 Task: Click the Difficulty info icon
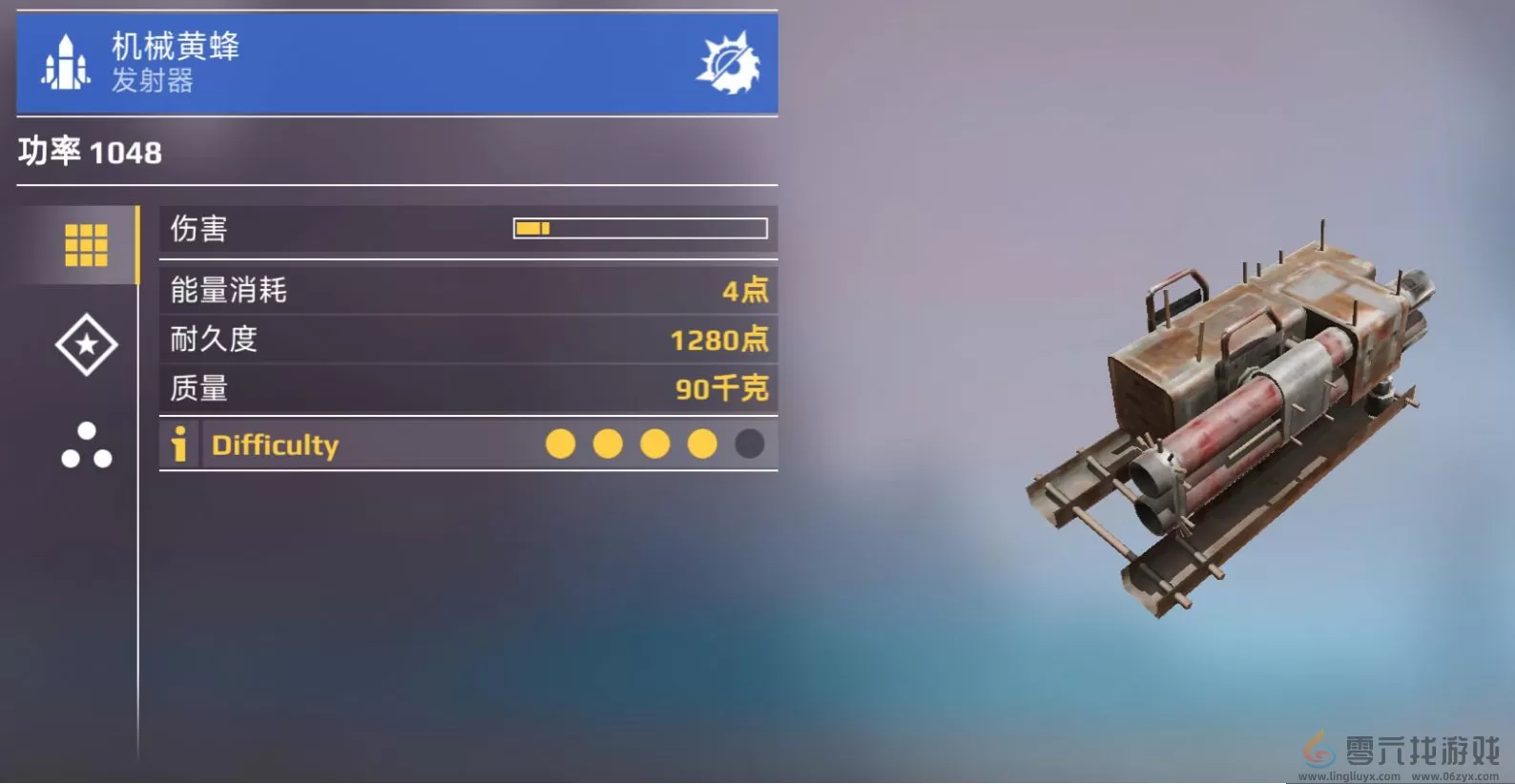click(x=177, y=444)
